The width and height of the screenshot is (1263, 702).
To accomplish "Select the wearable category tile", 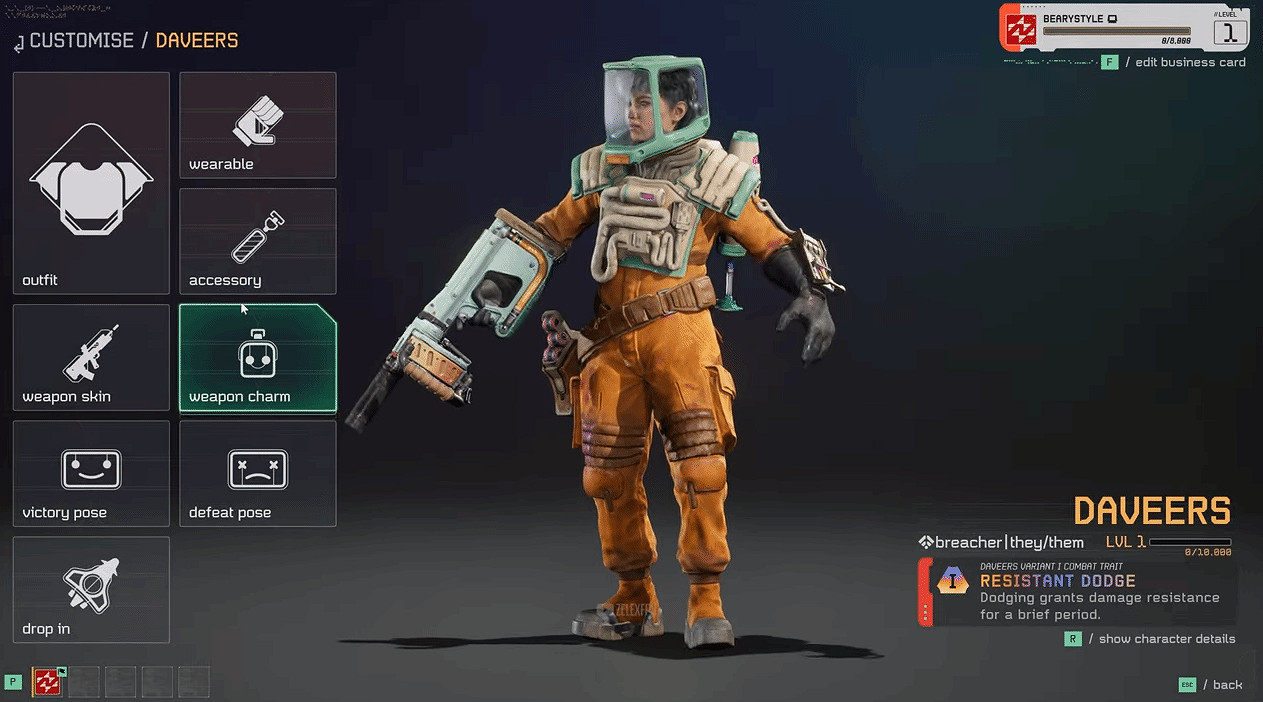I will 258,125.
